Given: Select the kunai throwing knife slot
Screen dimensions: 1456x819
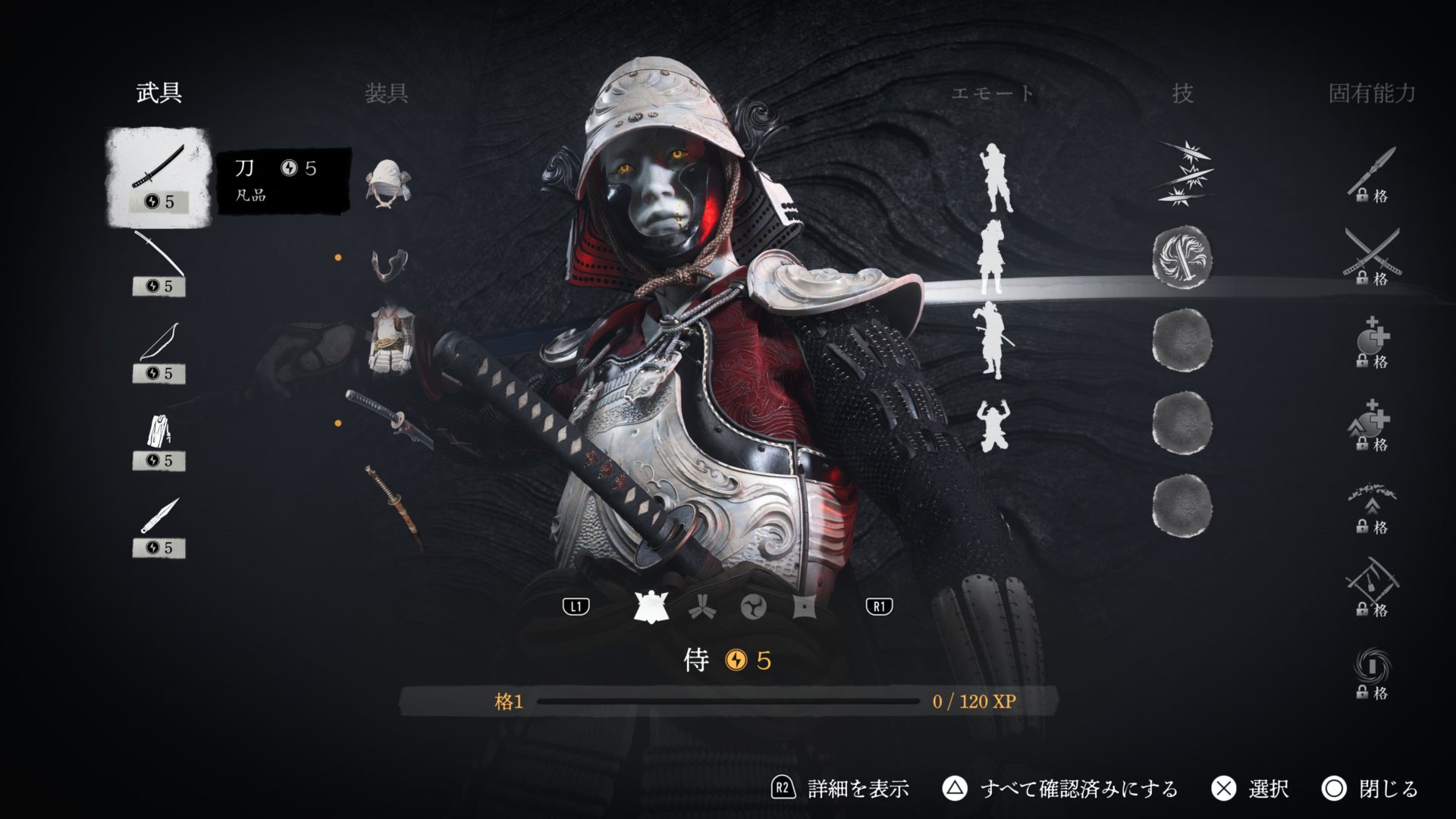Looking at the screenshot, I should 158,526.
